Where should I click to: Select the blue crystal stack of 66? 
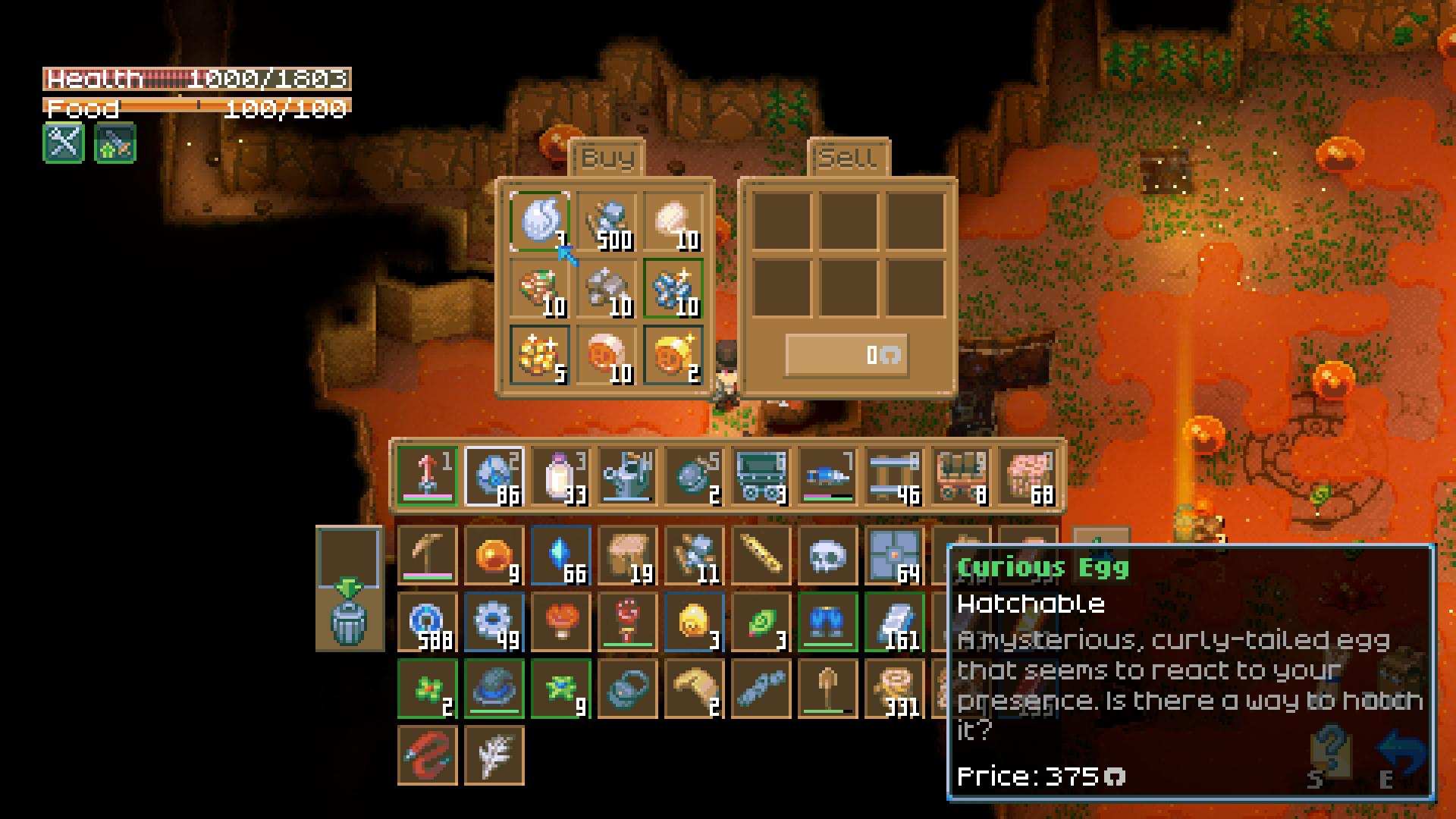(x=560, y=555)
